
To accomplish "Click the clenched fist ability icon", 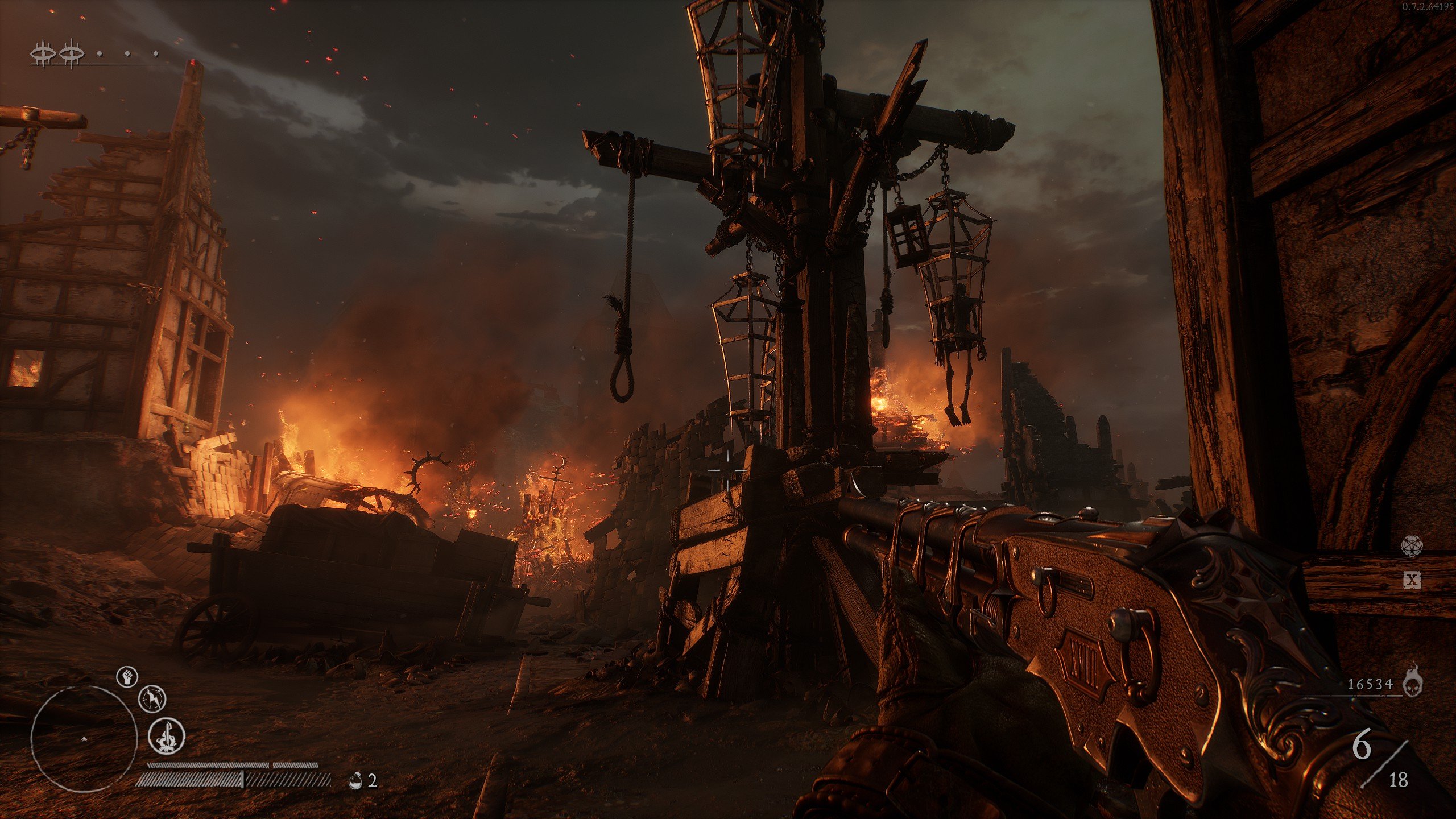I will point(127,677).
